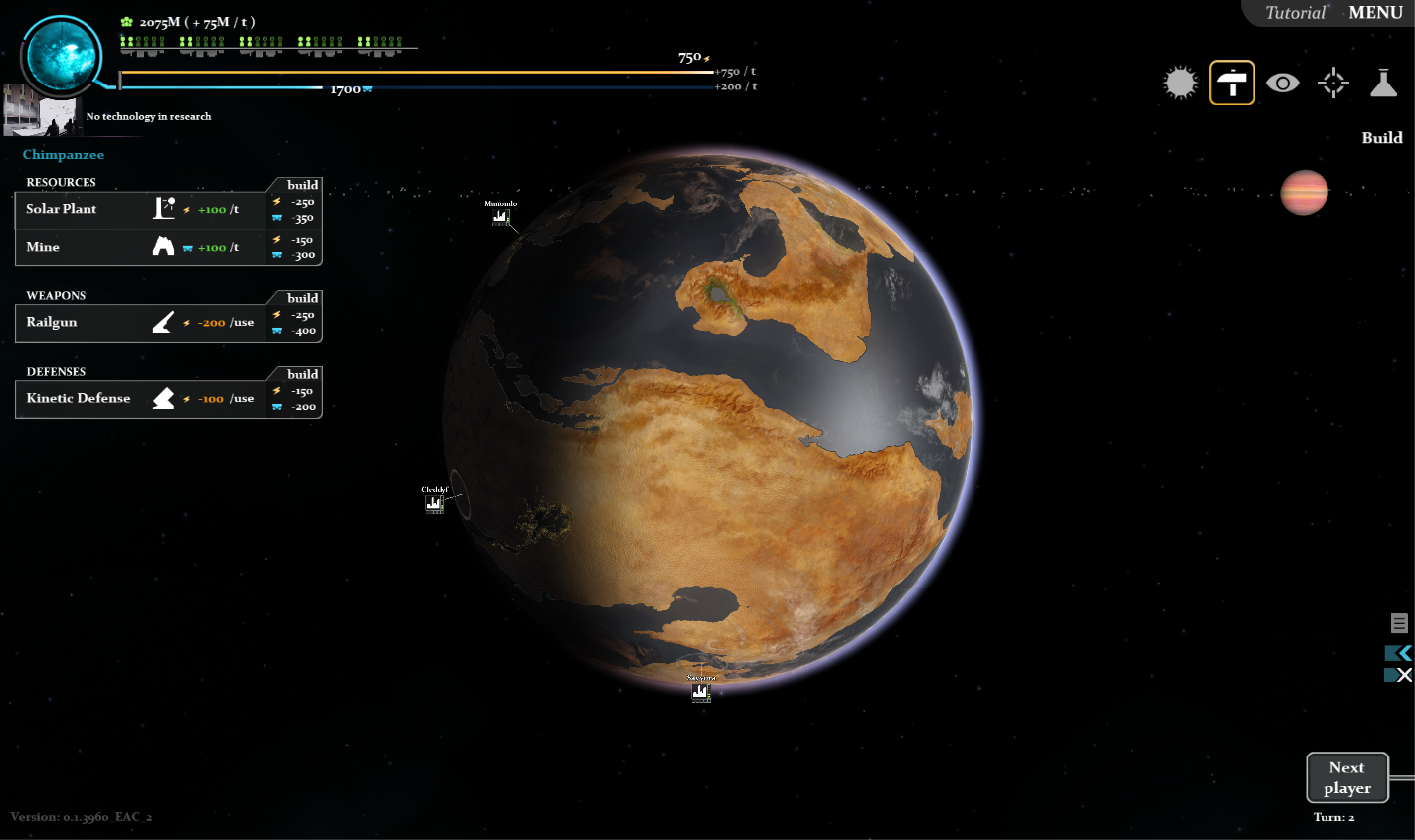1415x840 pixels.
Task: Open the MENU
Action: coord(1376,13)
